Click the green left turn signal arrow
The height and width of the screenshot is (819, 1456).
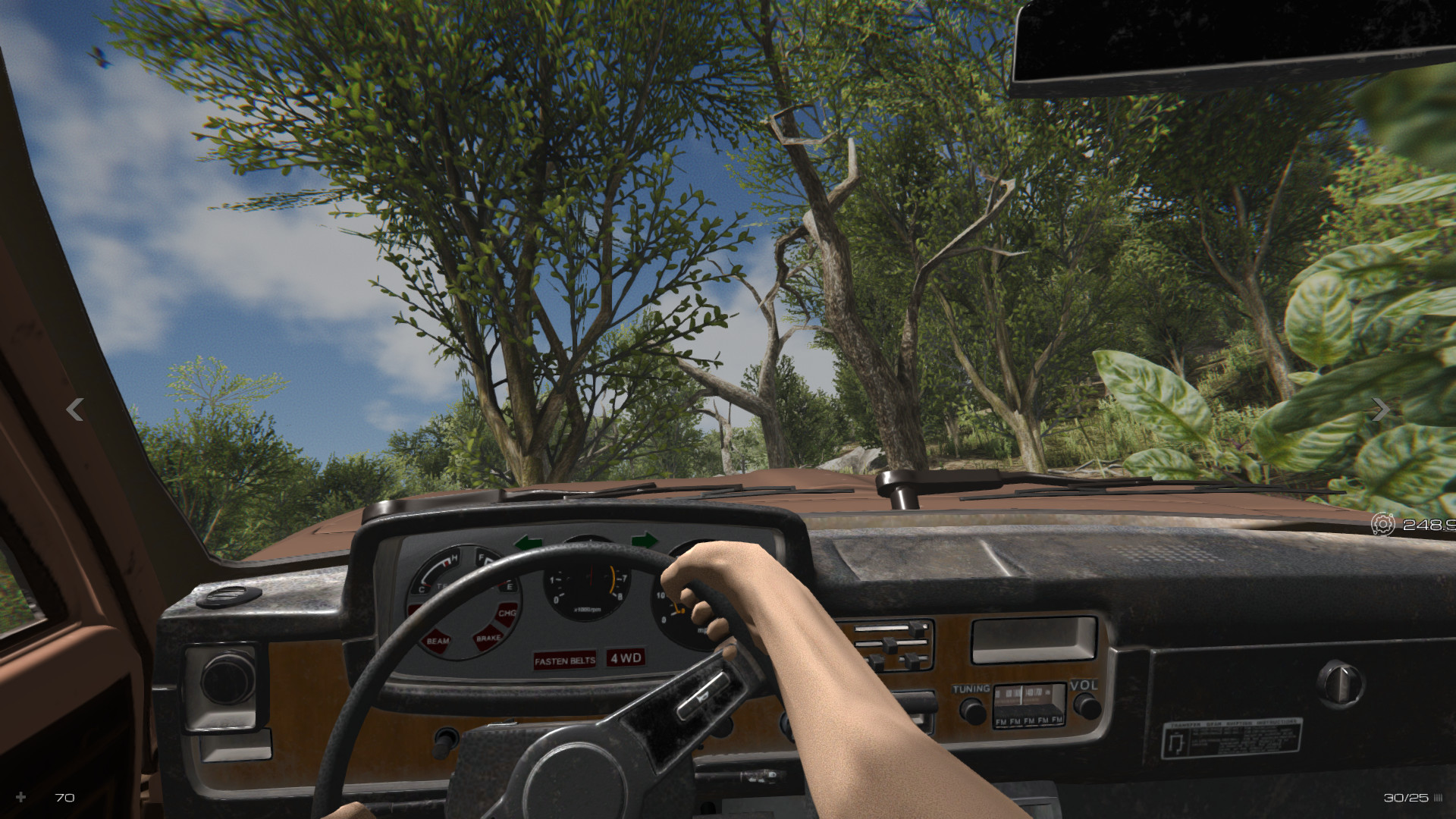(529, 541)
